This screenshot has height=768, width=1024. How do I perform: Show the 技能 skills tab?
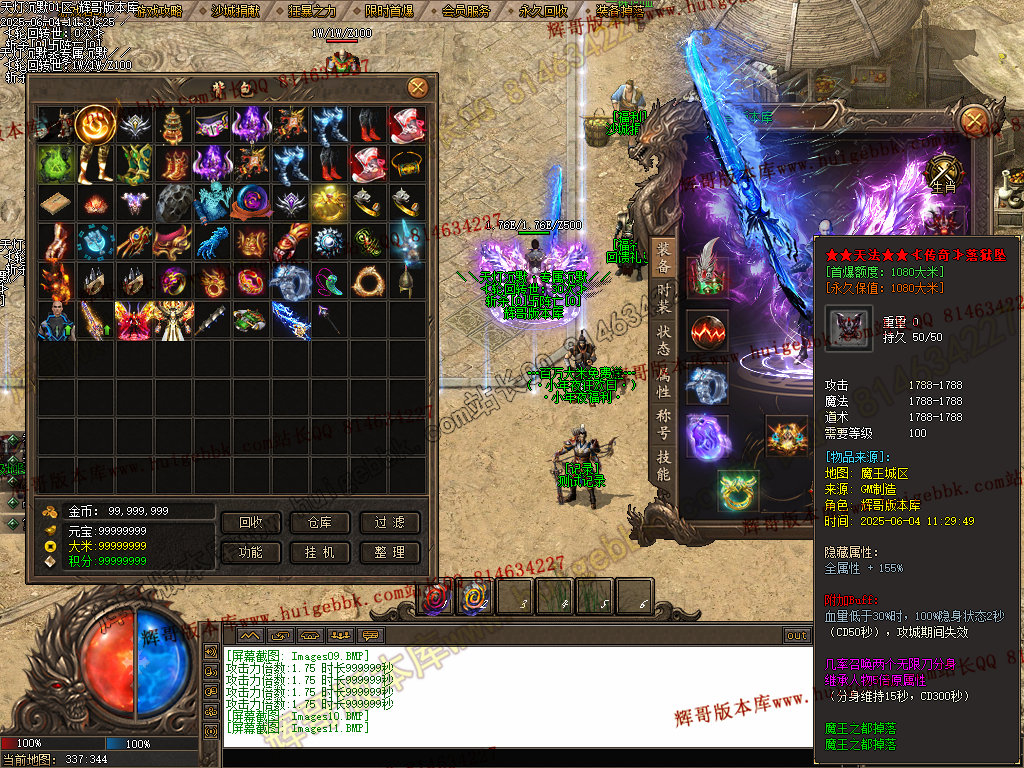coord(664,465)
